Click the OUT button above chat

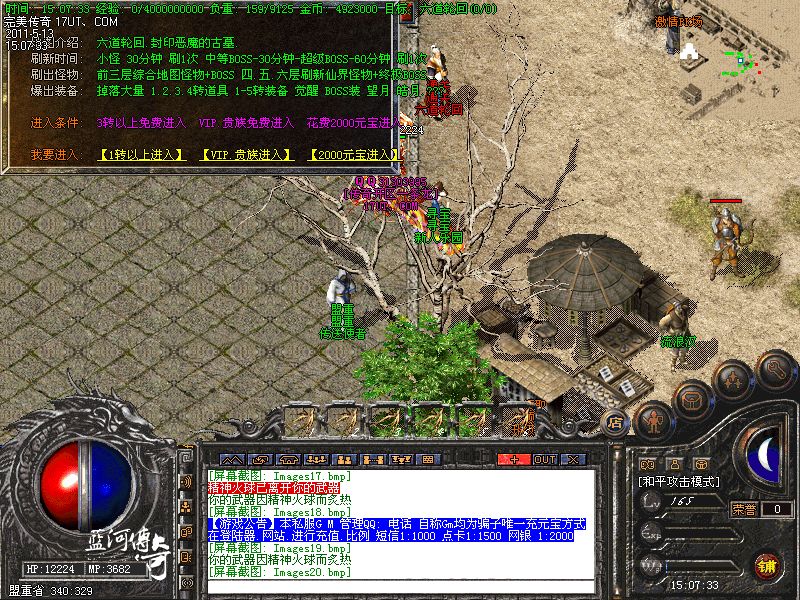545,459
